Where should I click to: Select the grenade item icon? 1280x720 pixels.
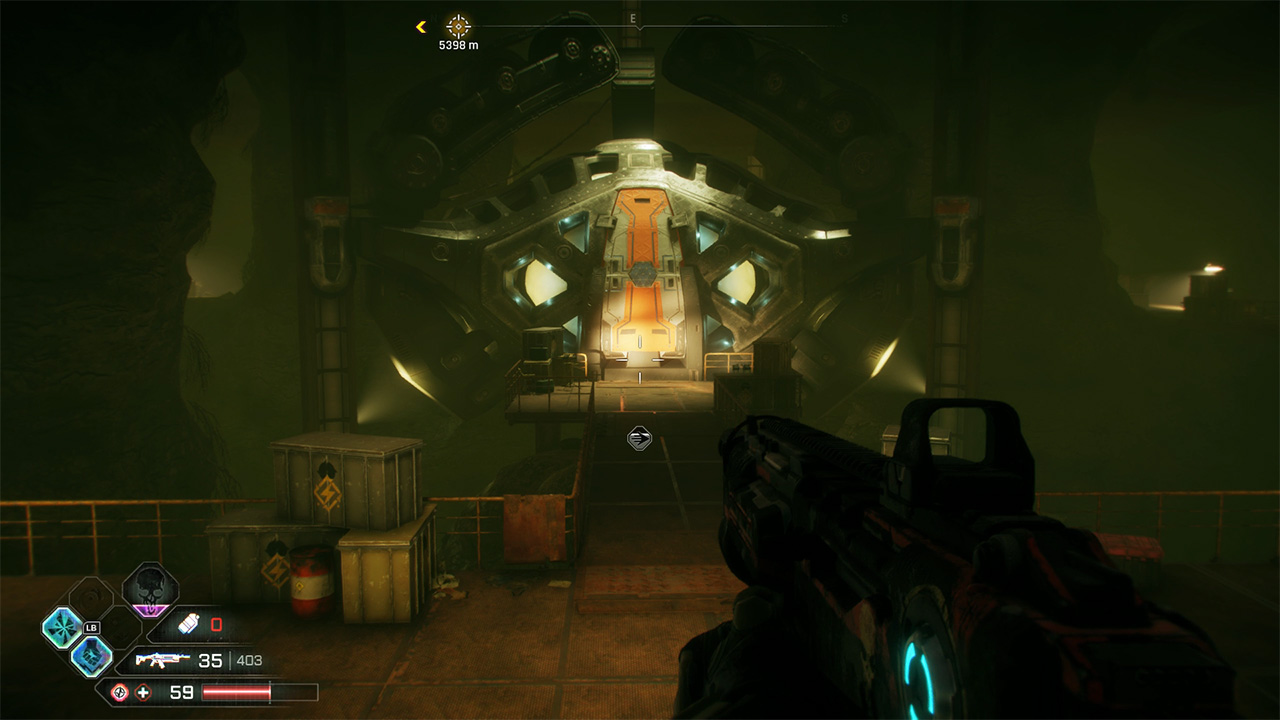[188, 625]
